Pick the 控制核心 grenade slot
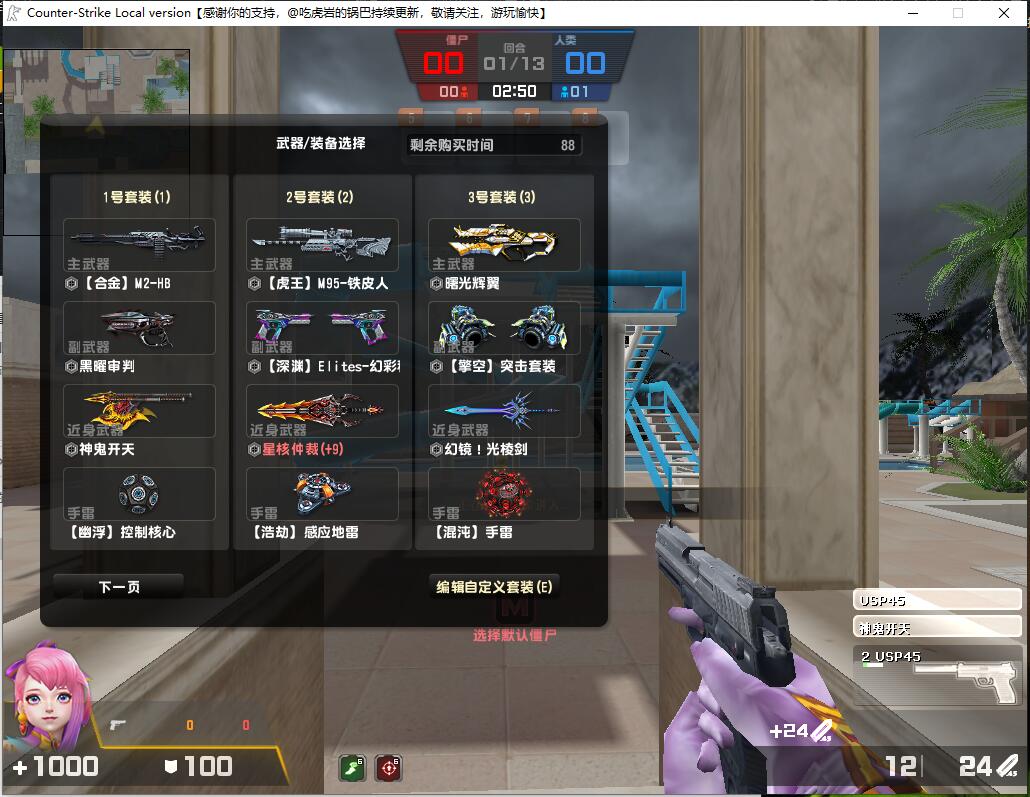The width and height of the screenshot is (1030, 797). [139, 494]
